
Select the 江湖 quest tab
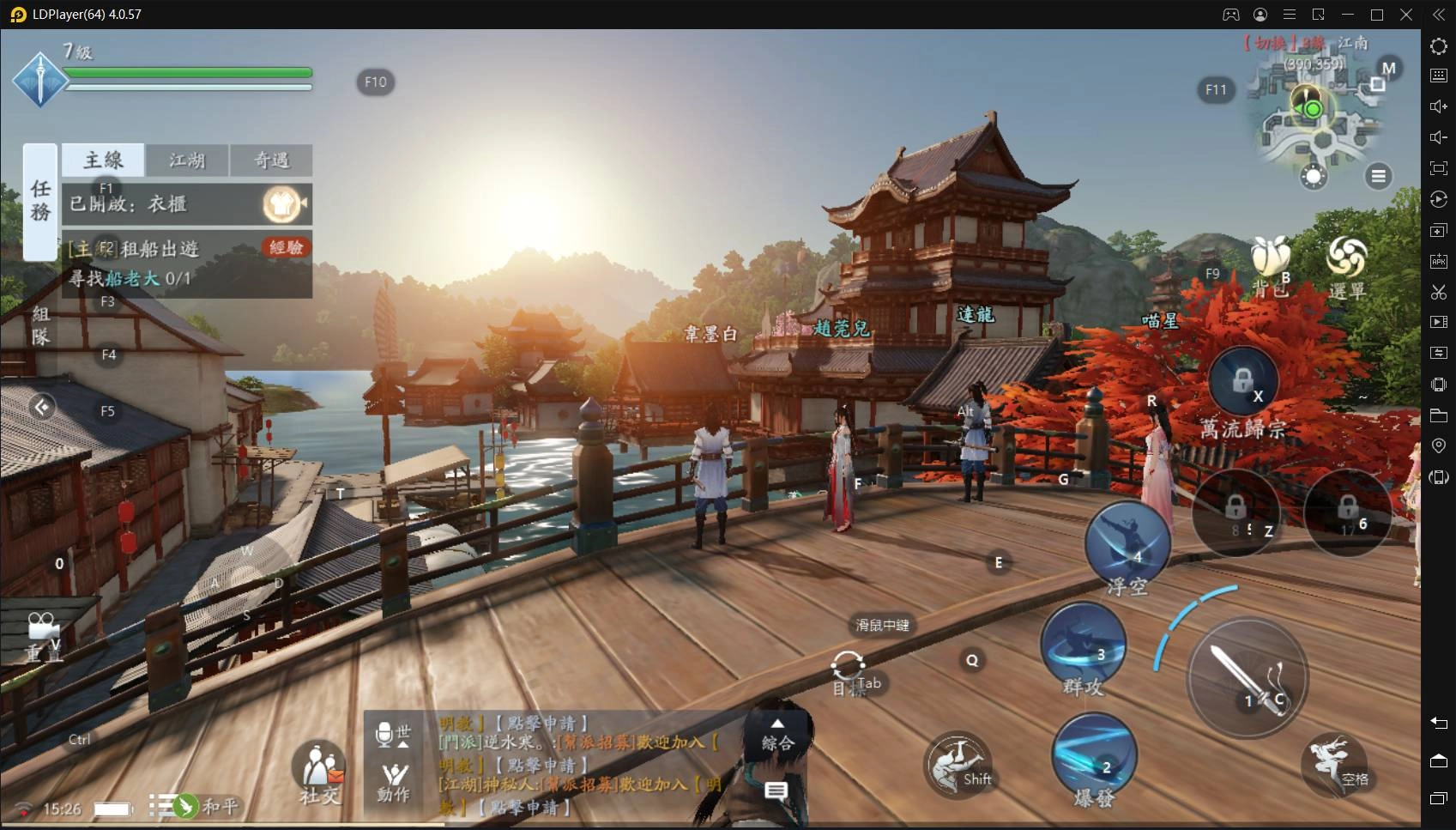pyautogui.click(x=187, y=160)
